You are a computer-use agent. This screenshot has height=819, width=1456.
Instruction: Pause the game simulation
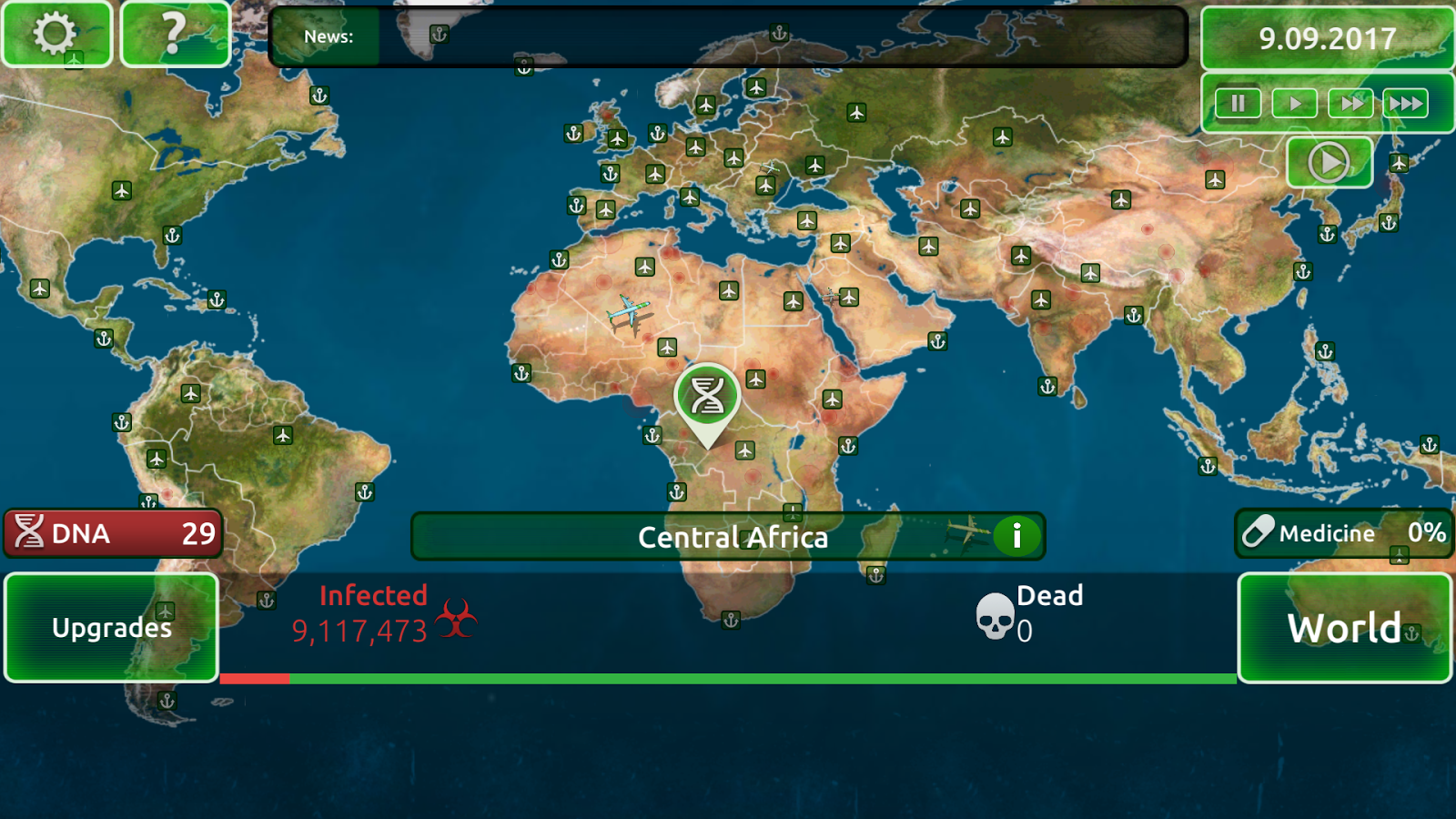coord(1238,103)
